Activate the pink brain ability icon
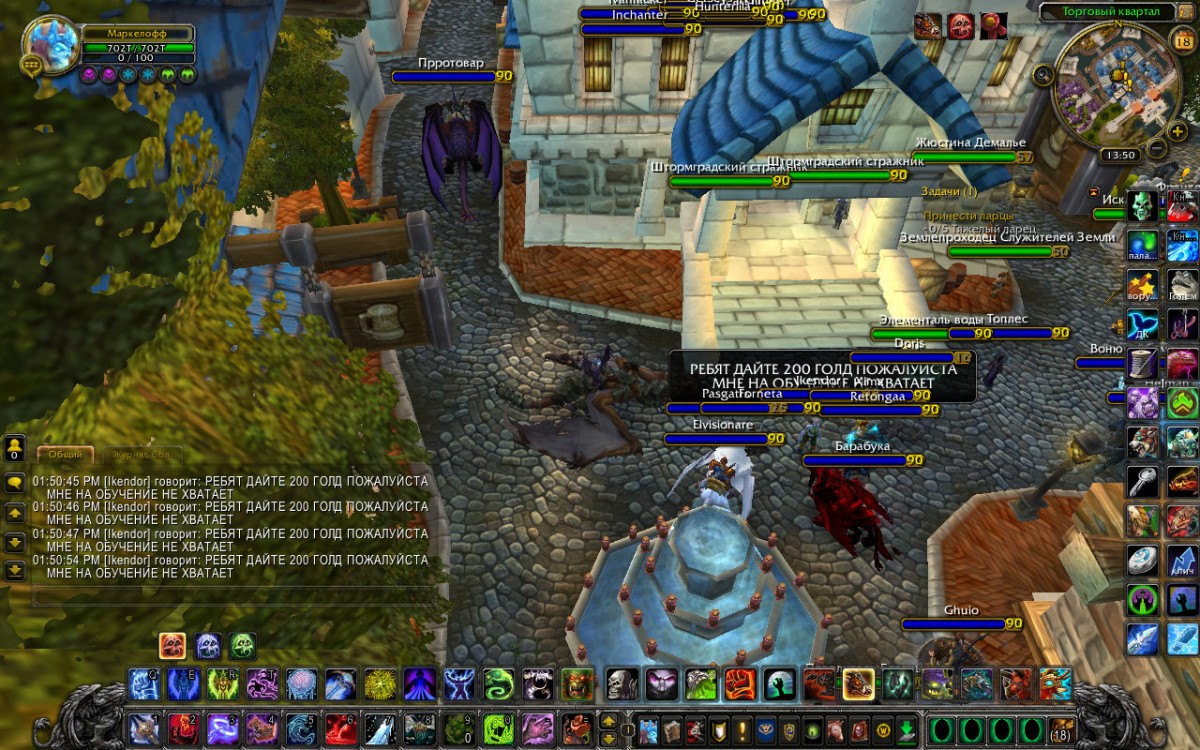This screenshot has height=750, width=1200. (300, 685)
